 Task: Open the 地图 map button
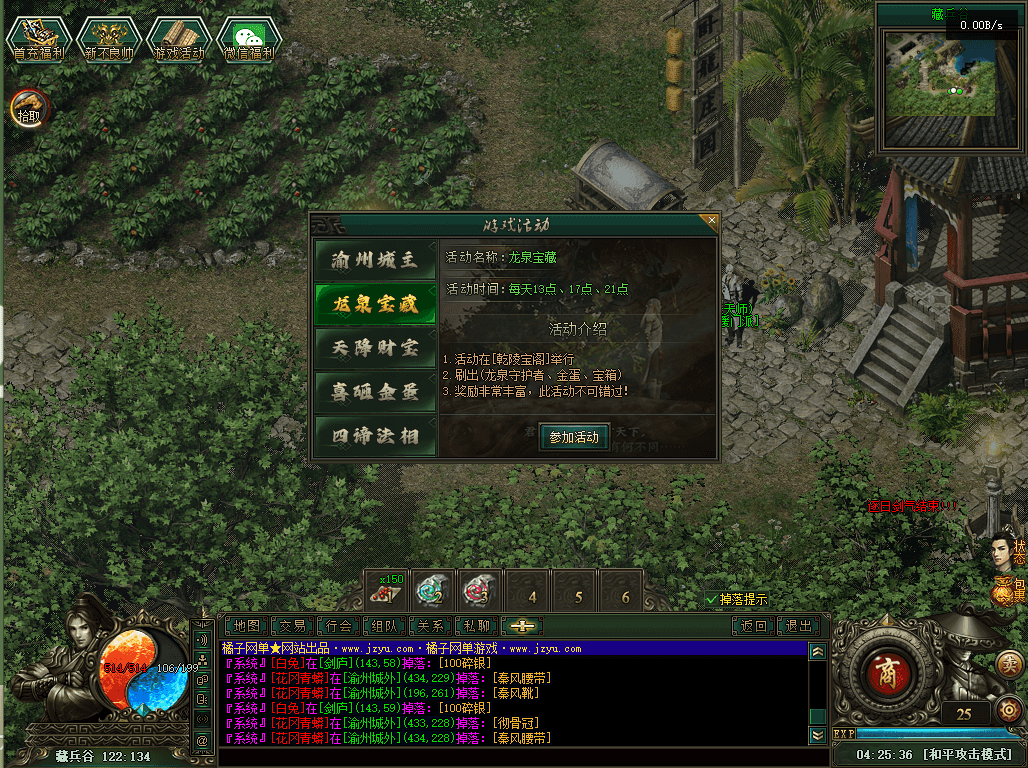pyautogui.click(x=246, y=626)
